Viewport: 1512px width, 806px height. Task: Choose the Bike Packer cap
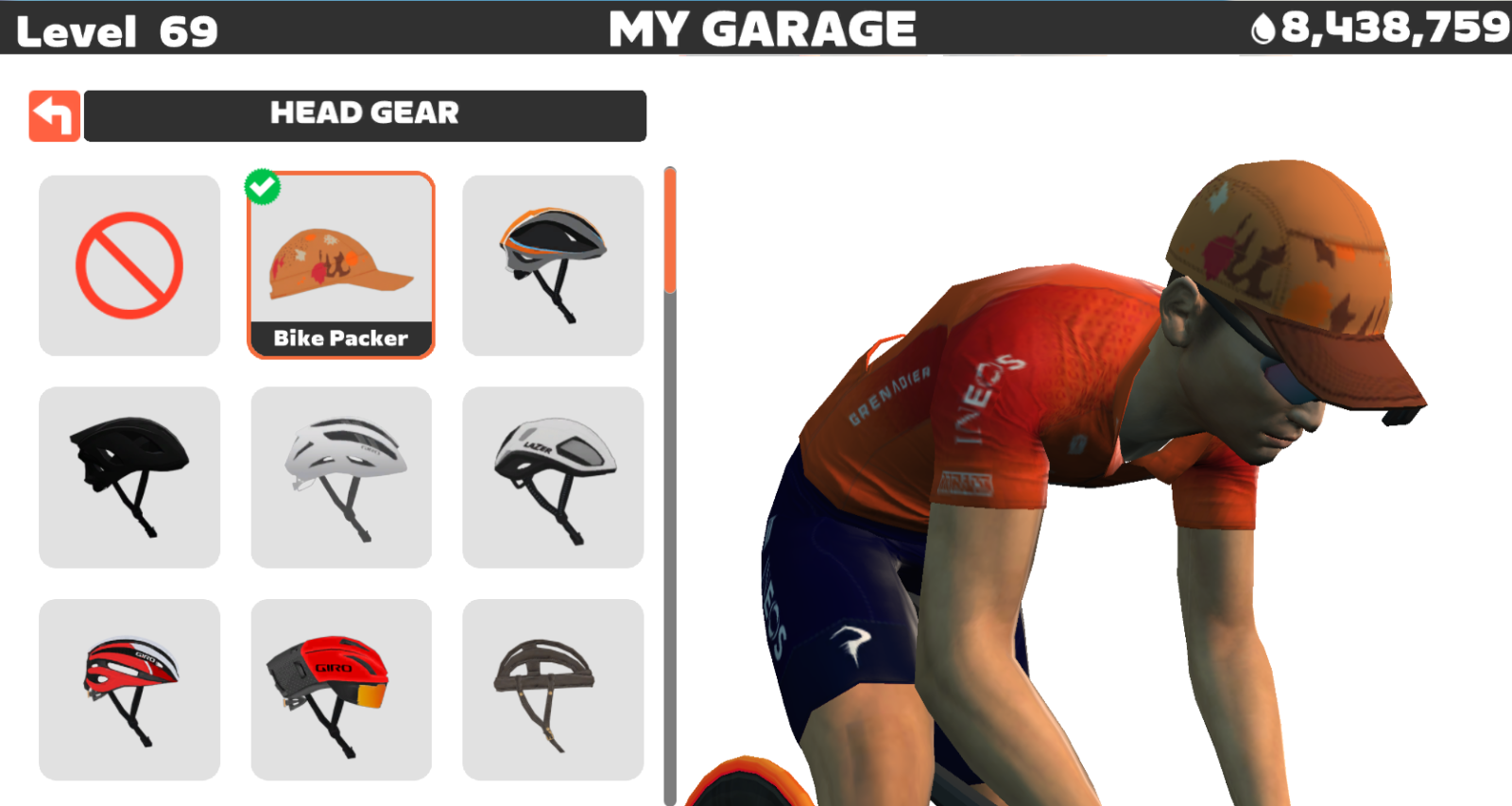pos(341,266)
